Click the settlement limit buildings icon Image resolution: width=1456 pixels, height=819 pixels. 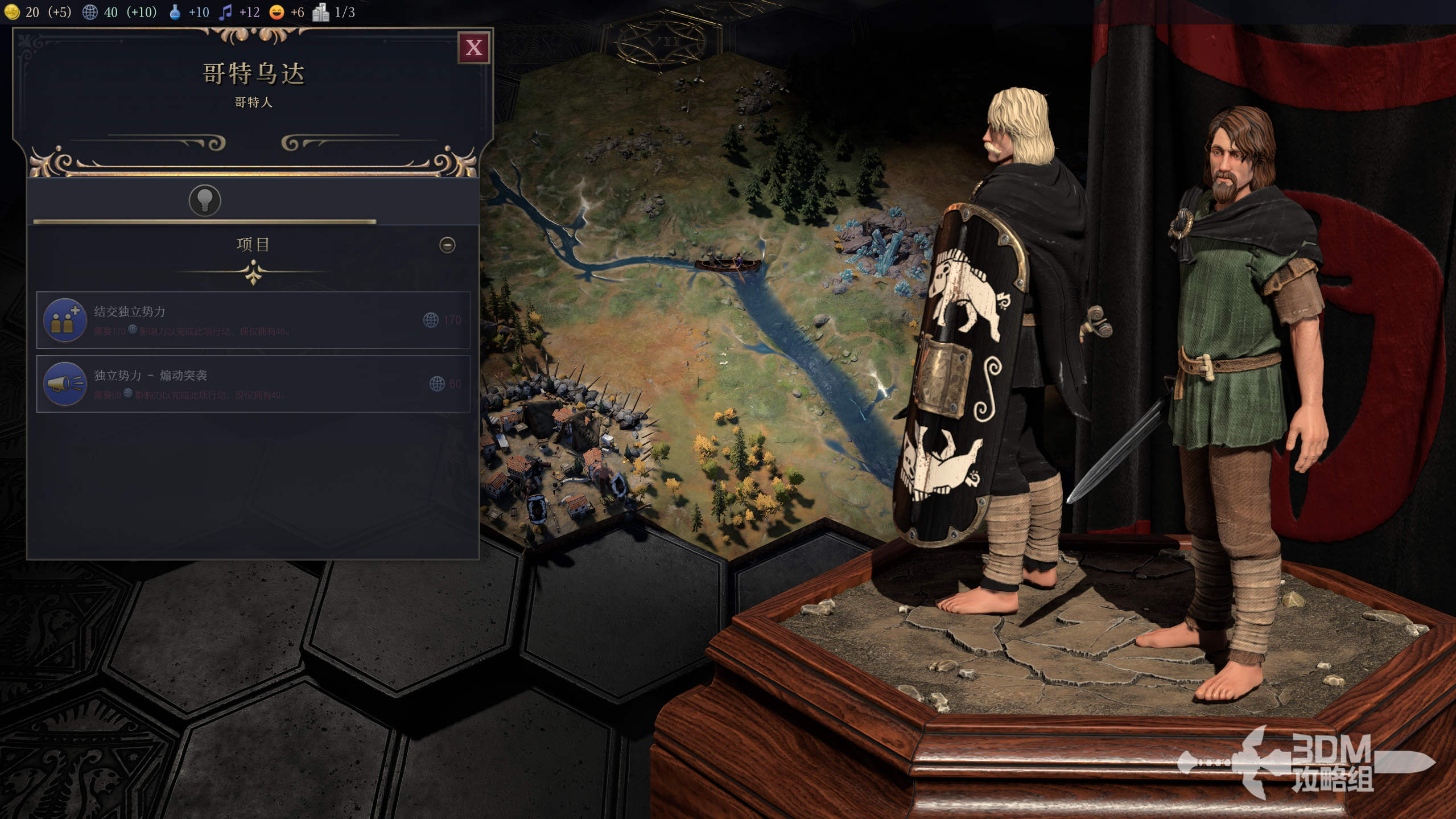click(x=320, y=12)
